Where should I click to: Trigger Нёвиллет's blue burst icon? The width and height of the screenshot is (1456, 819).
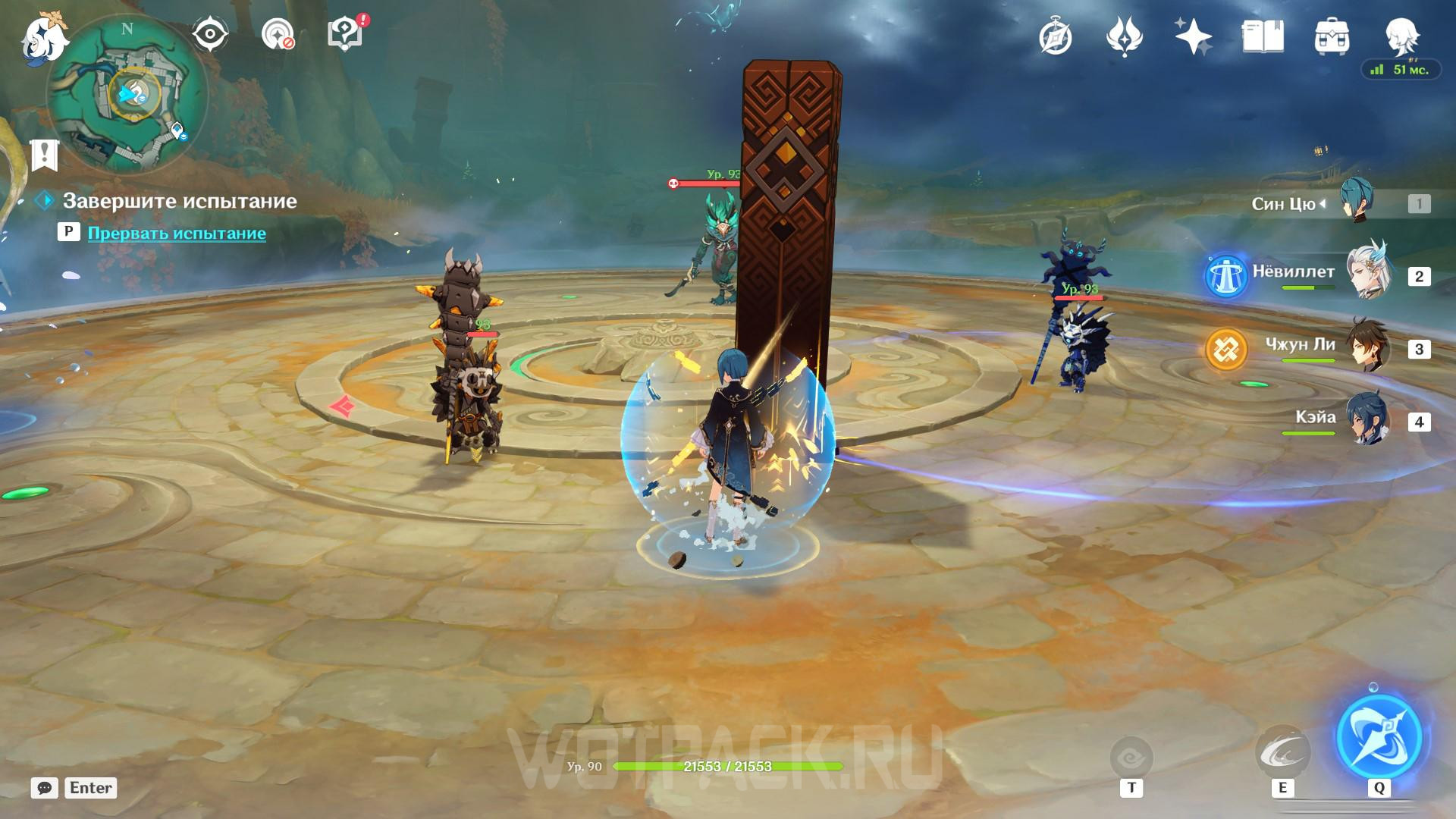click(x=1226, y=277)
